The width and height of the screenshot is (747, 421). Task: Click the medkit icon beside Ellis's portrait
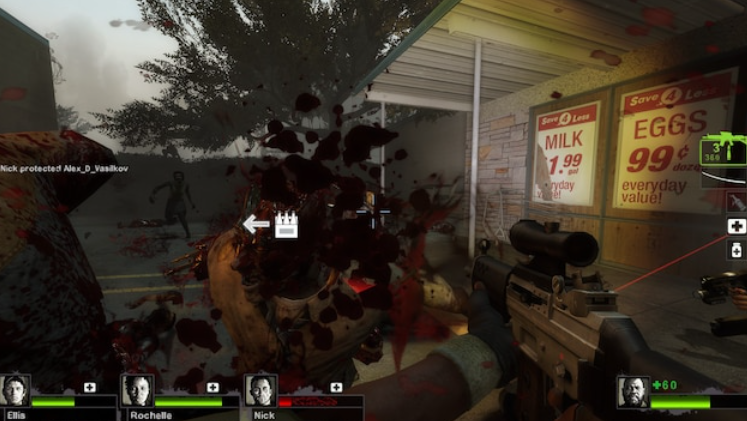point(90,387)
